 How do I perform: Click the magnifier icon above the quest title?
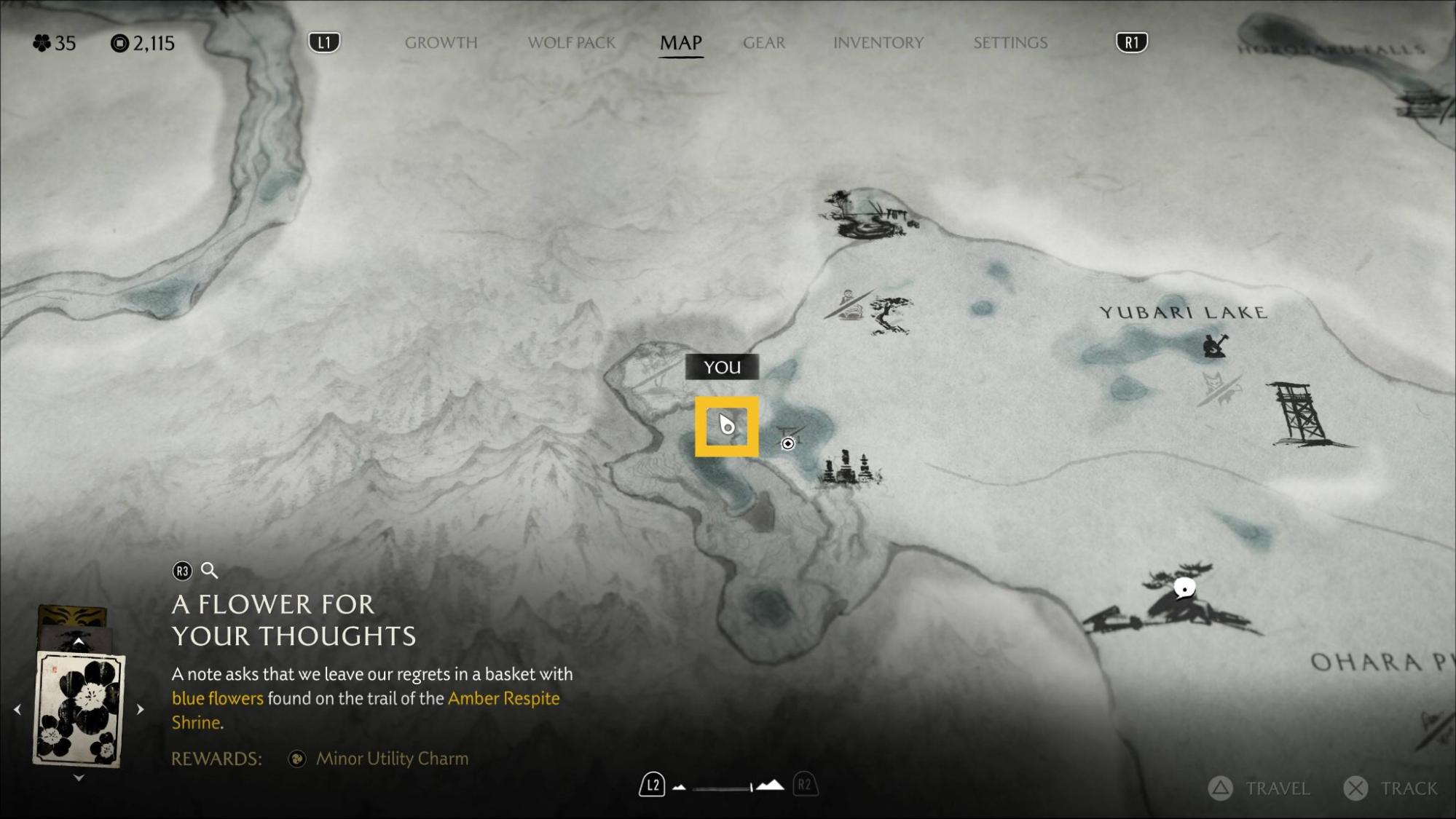pos(209,571)
